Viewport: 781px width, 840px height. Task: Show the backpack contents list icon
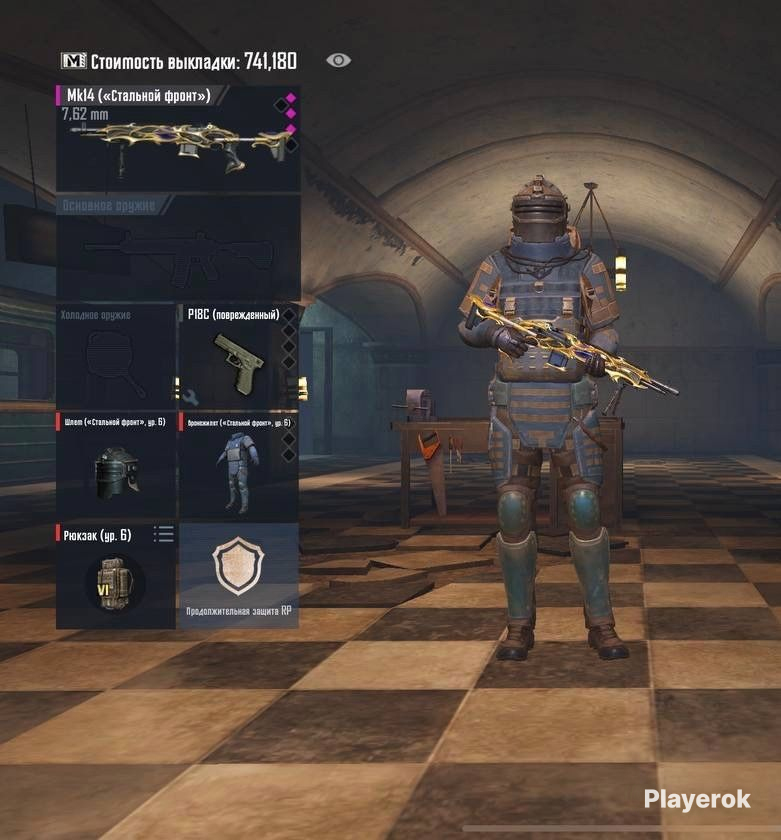pyautogui.click(x=164, y=535)
